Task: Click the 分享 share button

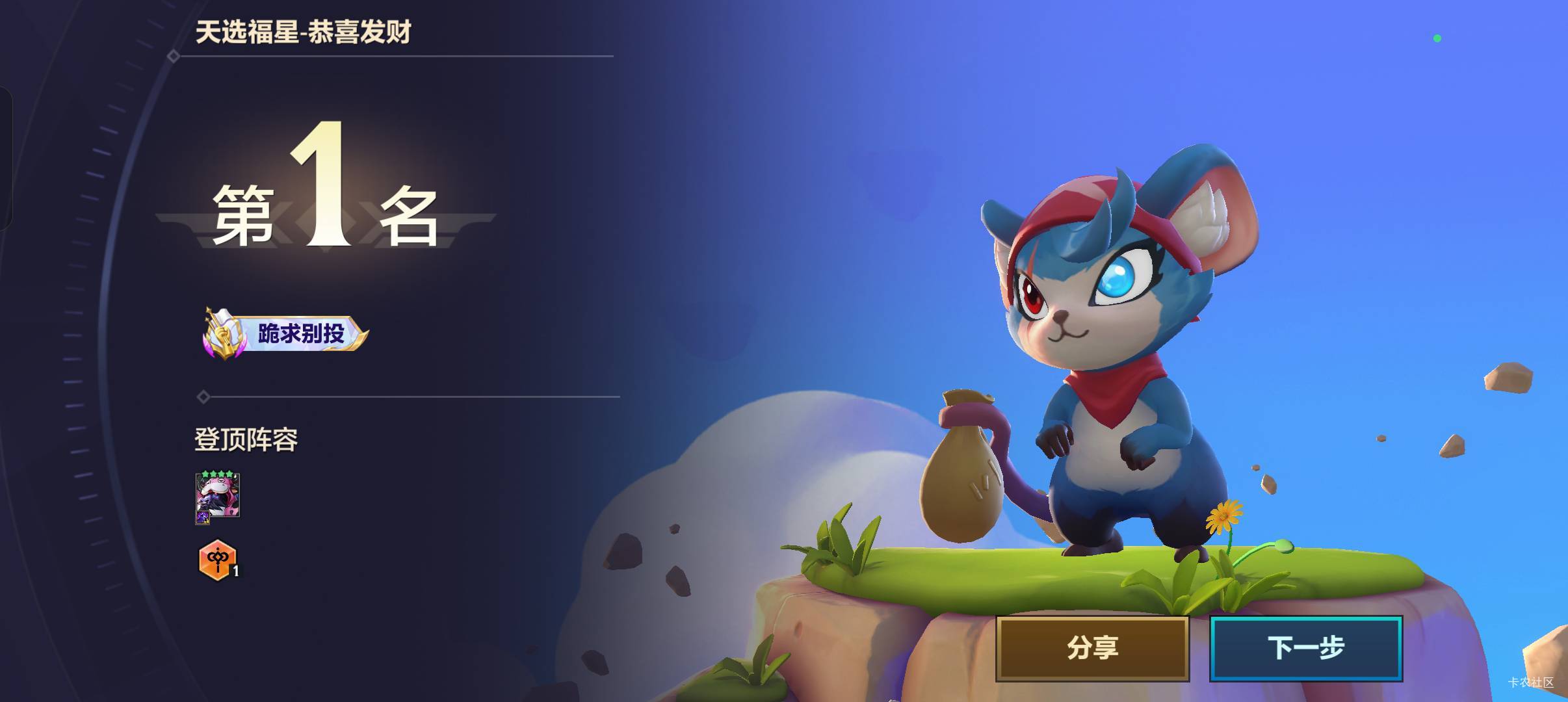Action: [x=1092, y=648]
